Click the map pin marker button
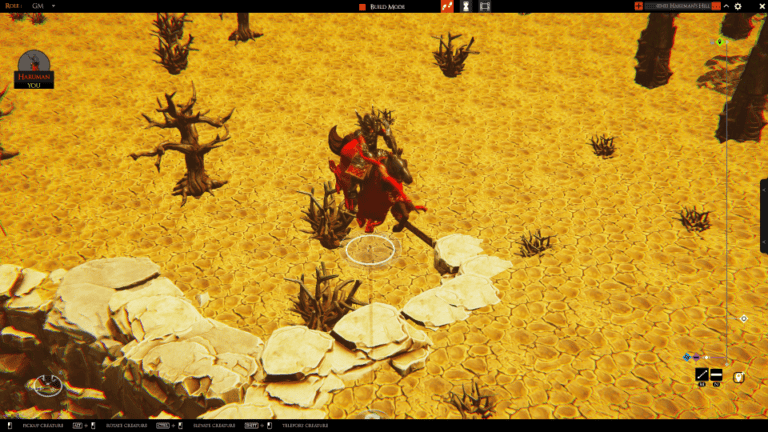The width and height of the screenshot is (768, 432). [739, 376]
